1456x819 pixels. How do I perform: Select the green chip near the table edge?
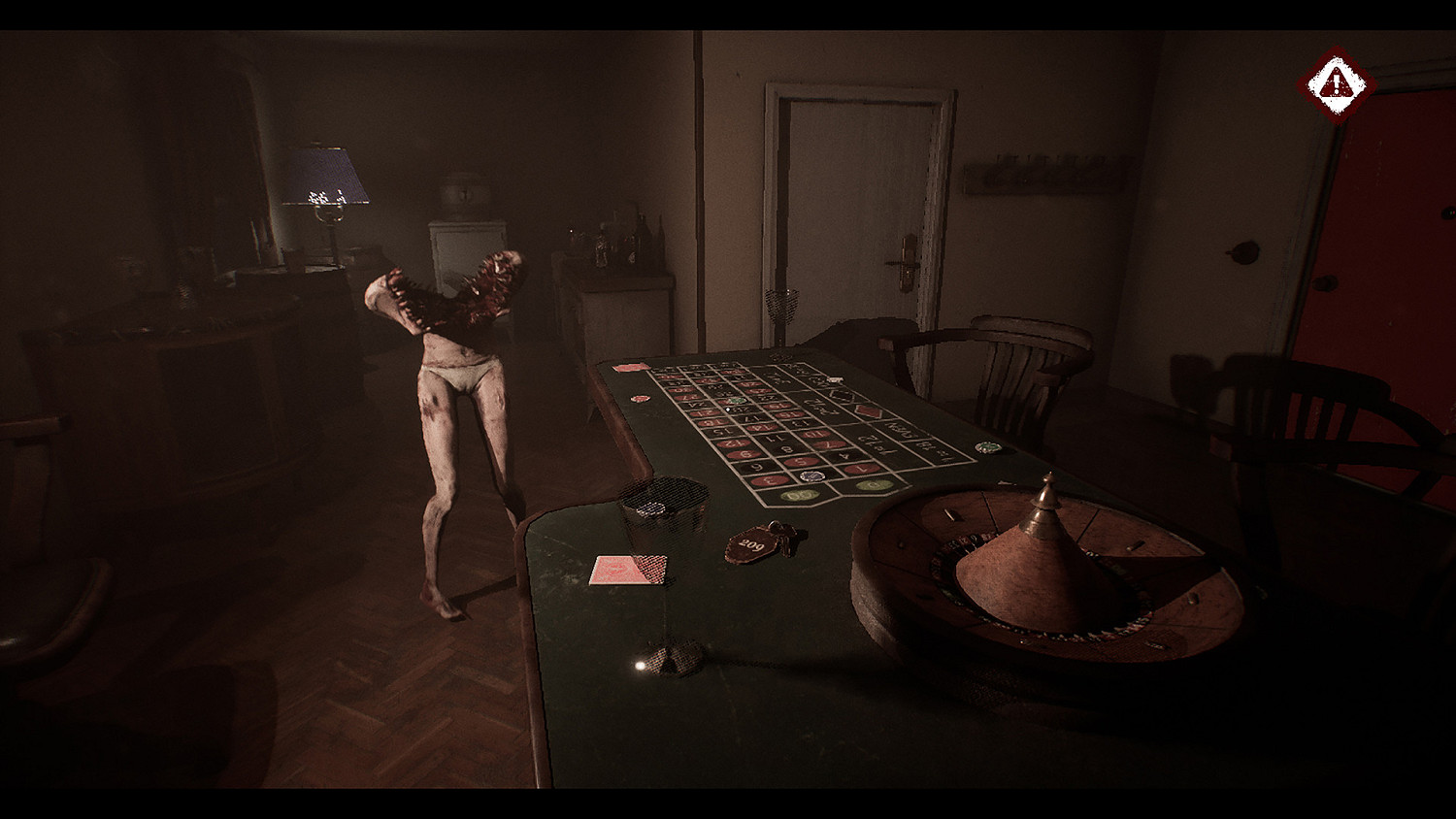[x=987, y=445]
